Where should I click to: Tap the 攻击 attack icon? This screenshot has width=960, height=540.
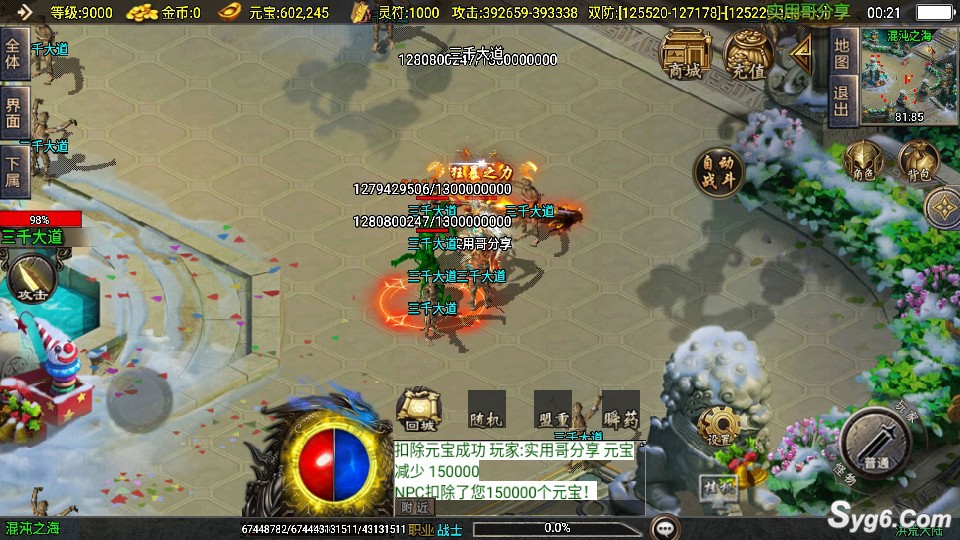28,277
